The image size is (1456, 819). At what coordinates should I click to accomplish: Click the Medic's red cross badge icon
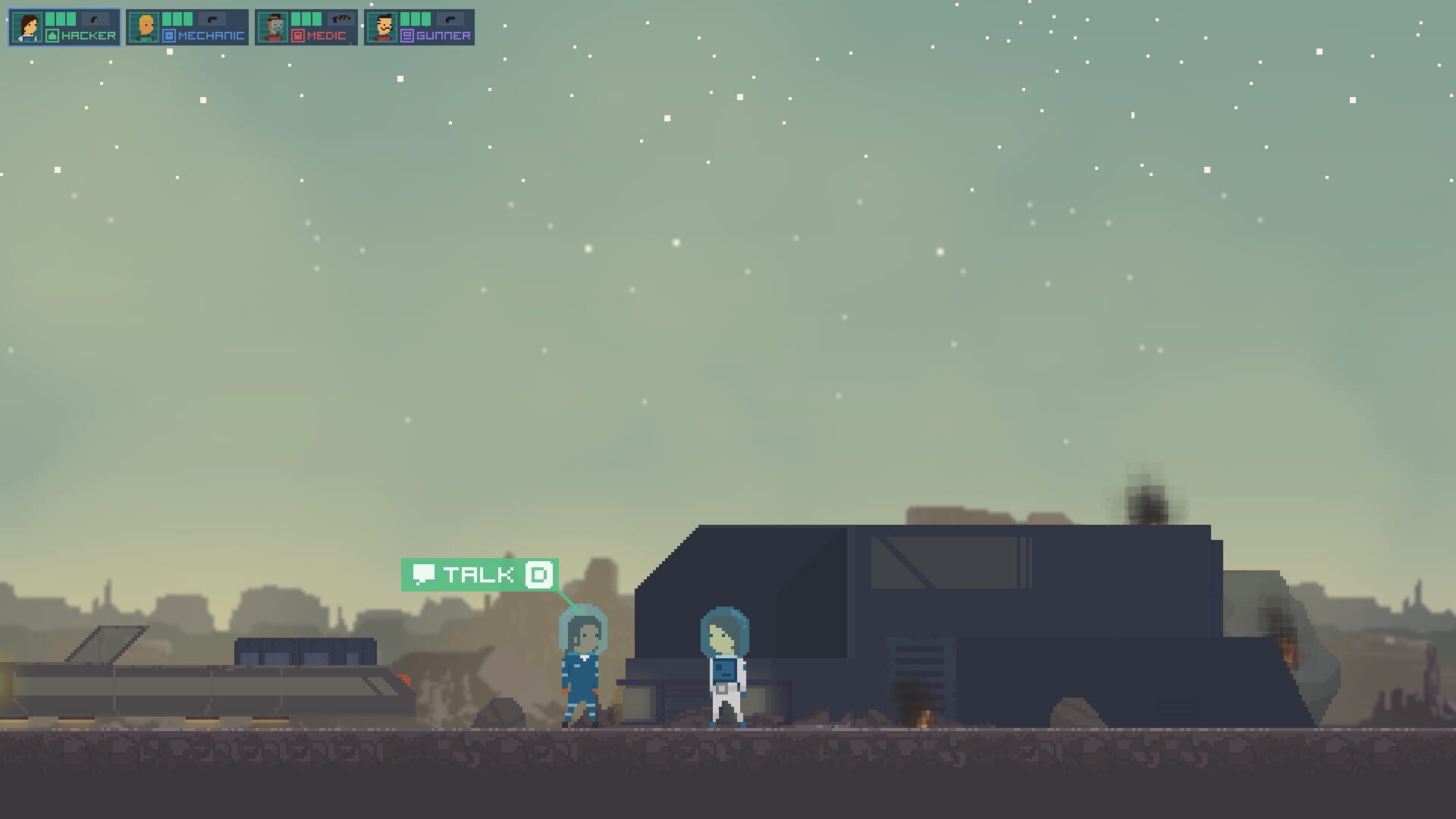pos(297,33)
